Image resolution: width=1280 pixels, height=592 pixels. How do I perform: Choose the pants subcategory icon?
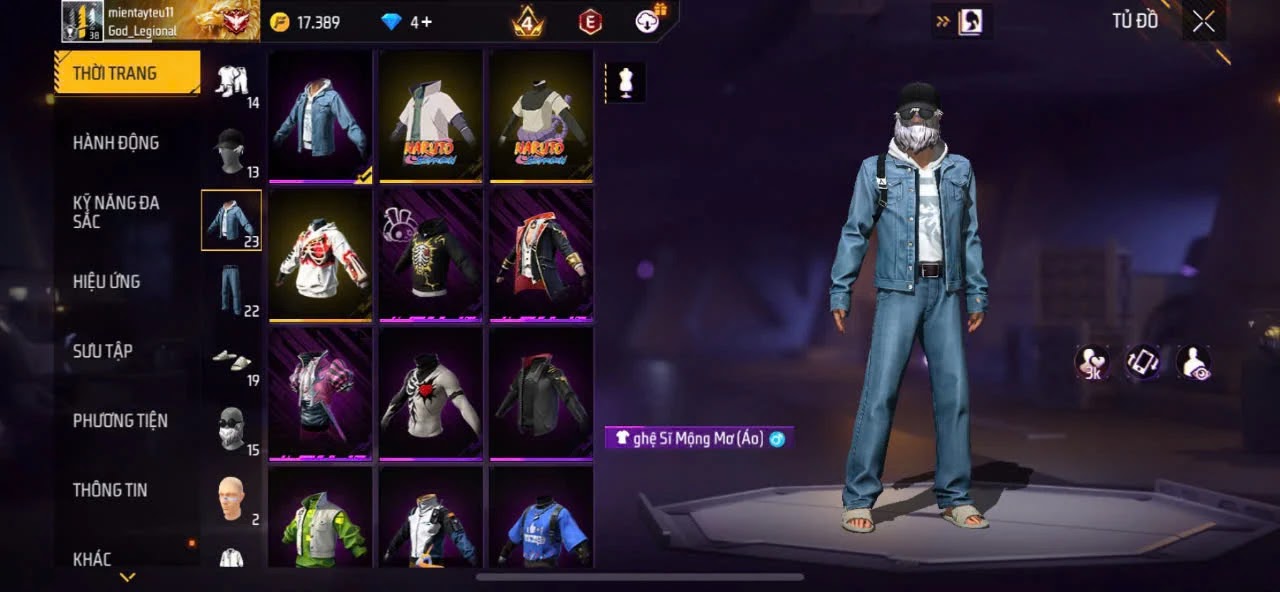tap(231, 290)
